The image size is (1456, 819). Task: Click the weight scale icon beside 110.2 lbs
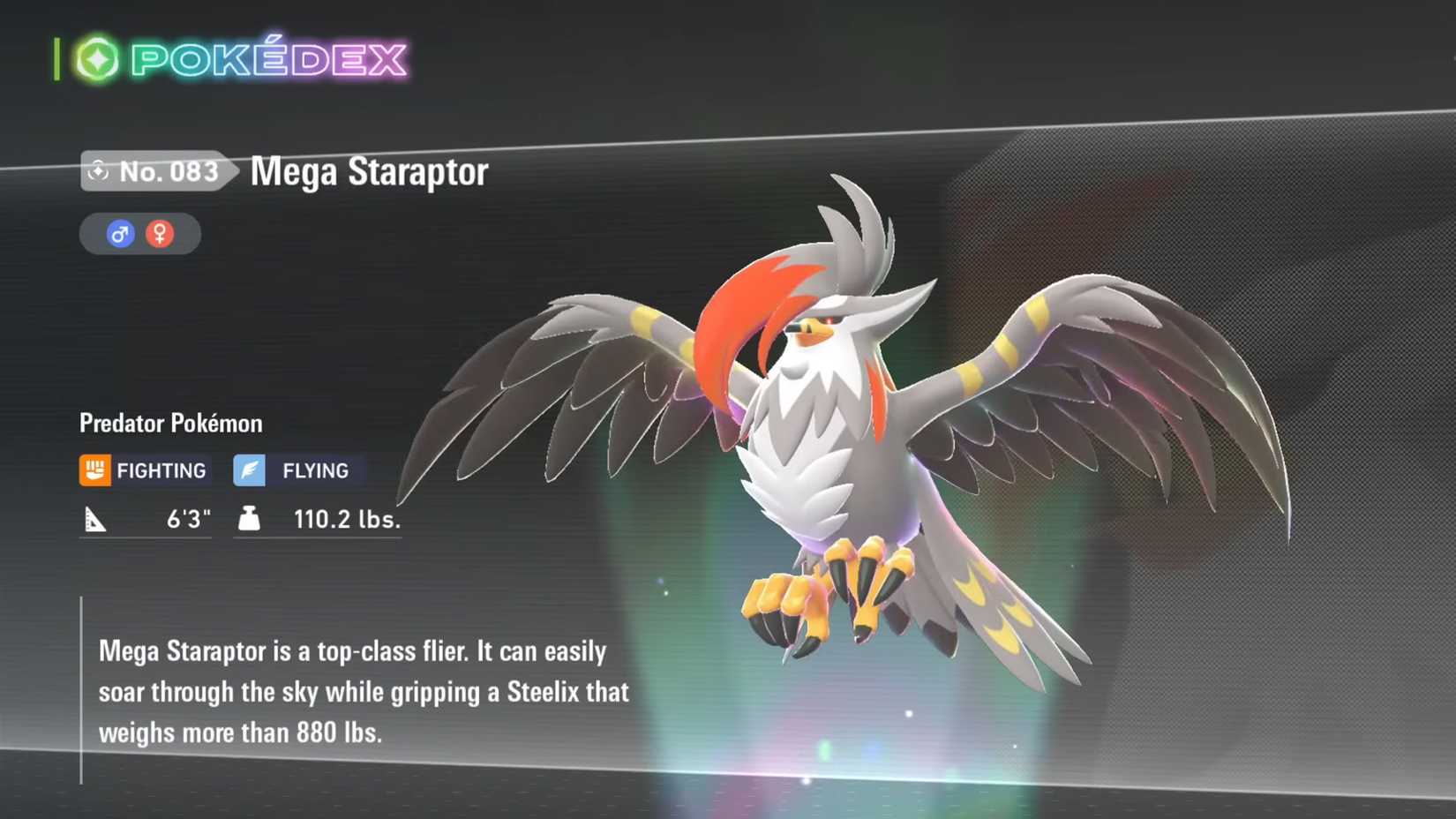[248, 519]
